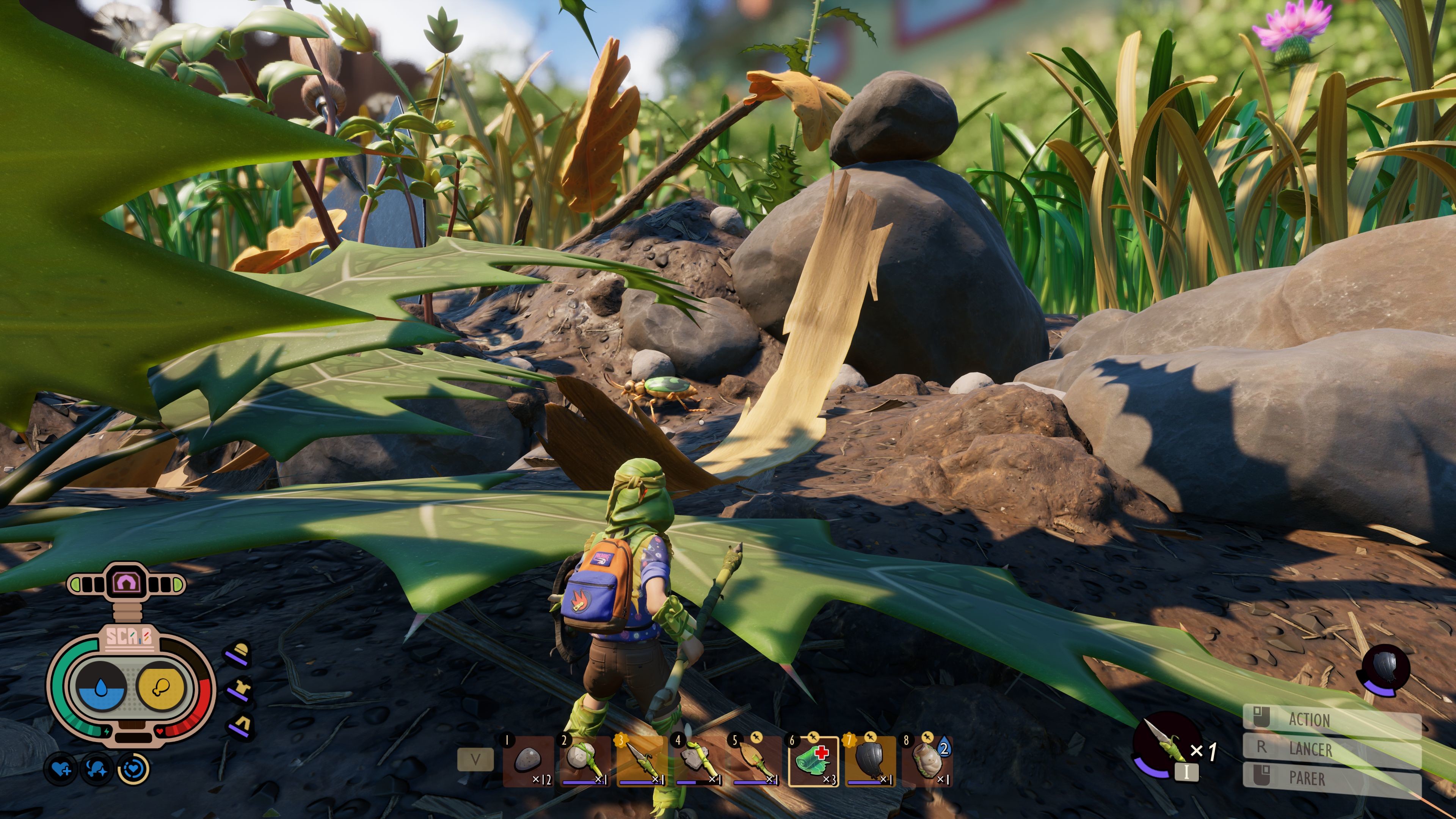Use the green bandage in slot 6

[x=813, y=761]
